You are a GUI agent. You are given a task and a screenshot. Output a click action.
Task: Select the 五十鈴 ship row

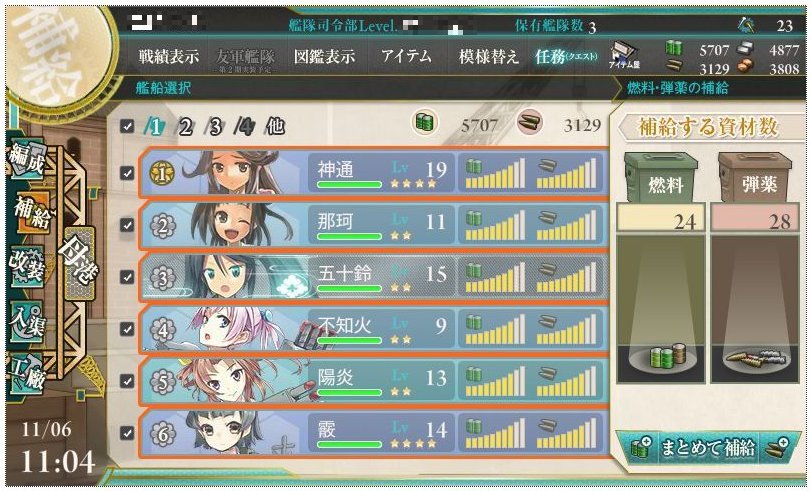pos(370,276)
